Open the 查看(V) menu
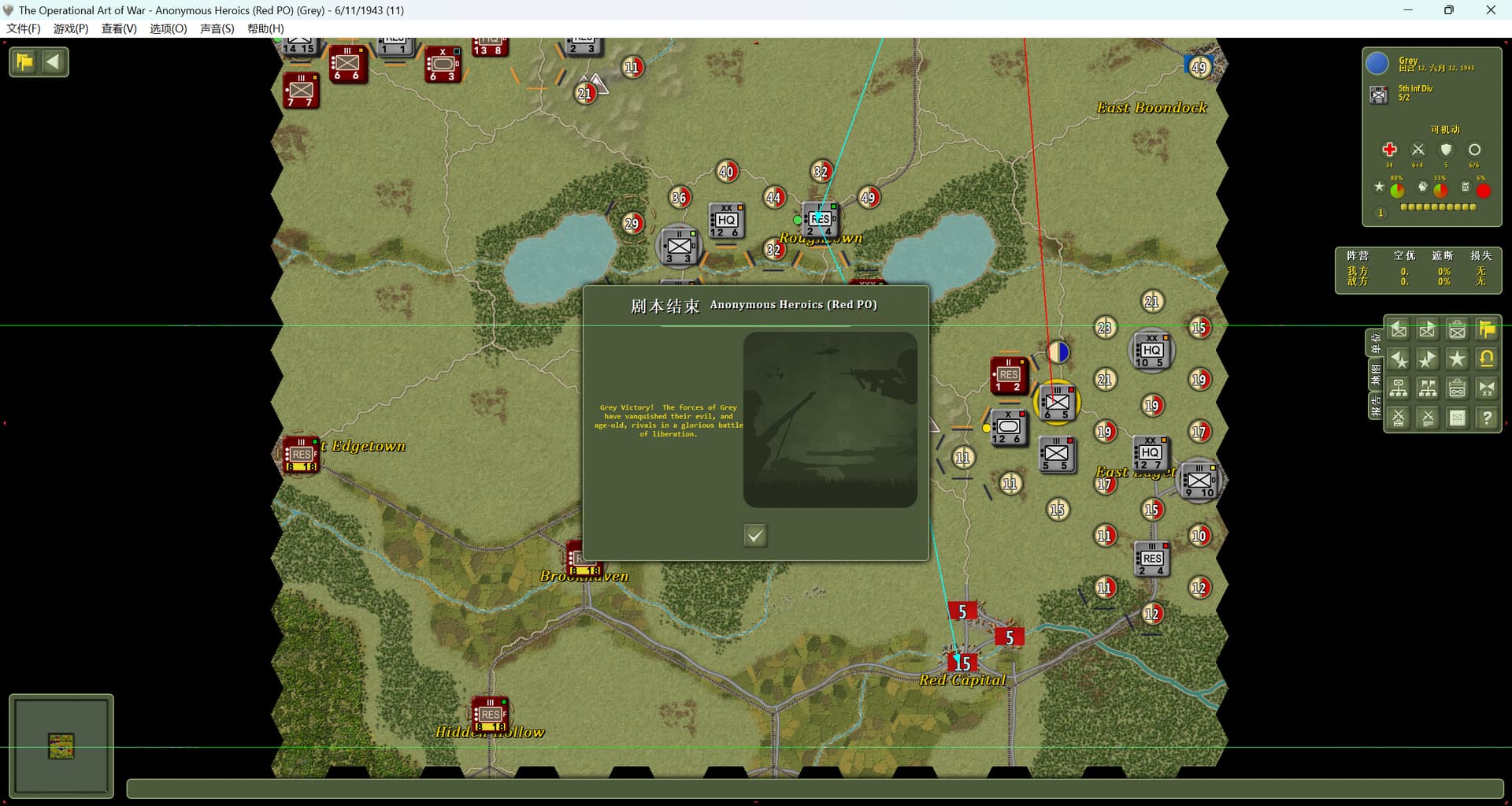Viewport: 1512px width, 806px height. coord(119,28)
